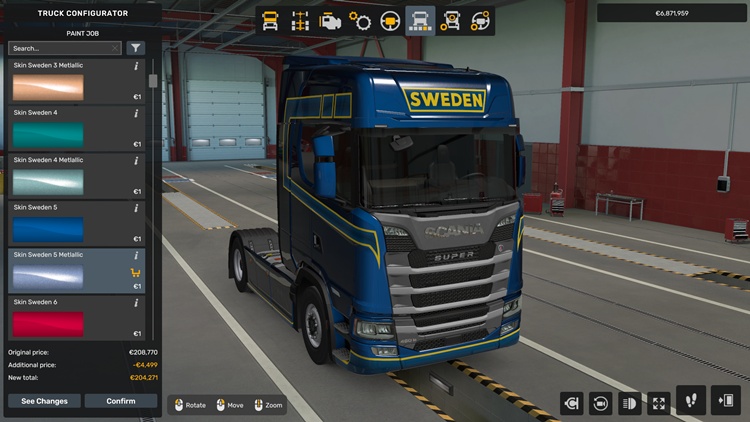Show info for Skin Sweden 5
Screen dimensions: 750x422
pos(136,208)
